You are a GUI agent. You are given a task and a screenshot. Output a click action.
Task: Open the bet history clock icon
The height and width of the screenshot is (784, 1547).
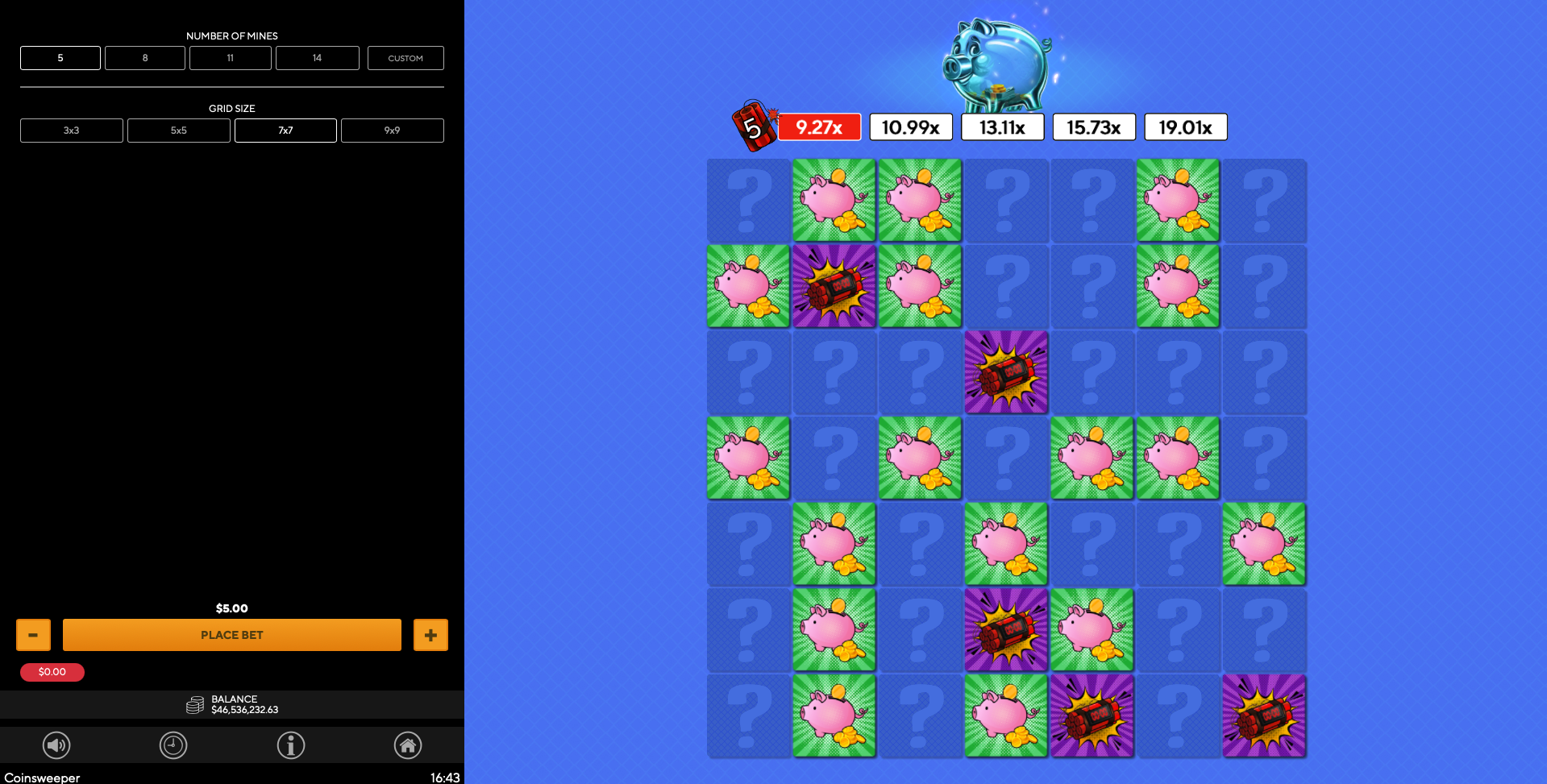tap(173, 745)
